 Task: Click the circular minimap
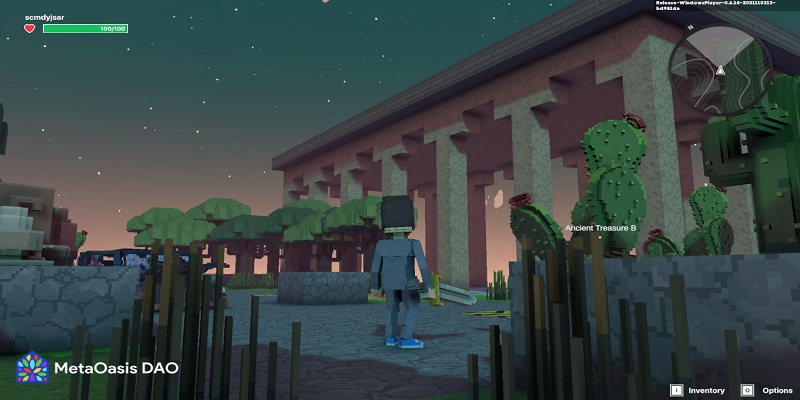(x=718, y=68)
